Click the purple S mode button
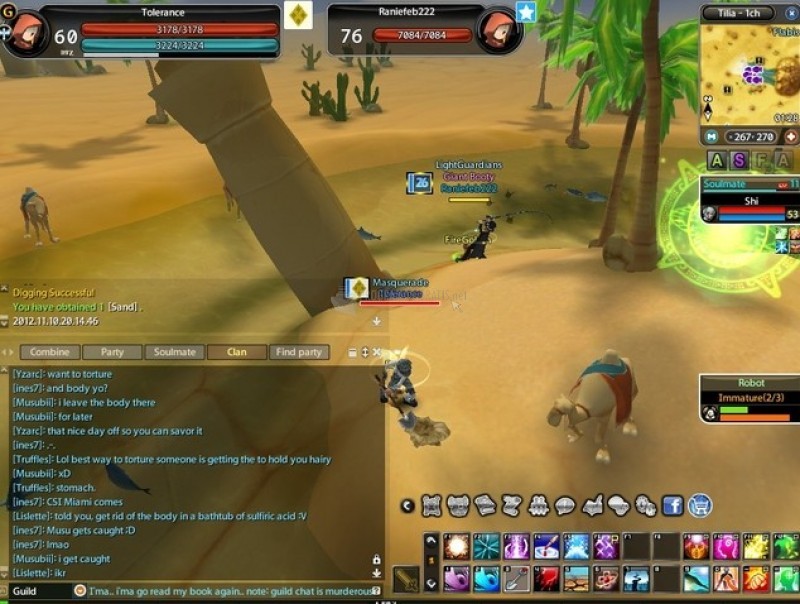The width and height of the screenshot is (800, 604). click(739, 160)
